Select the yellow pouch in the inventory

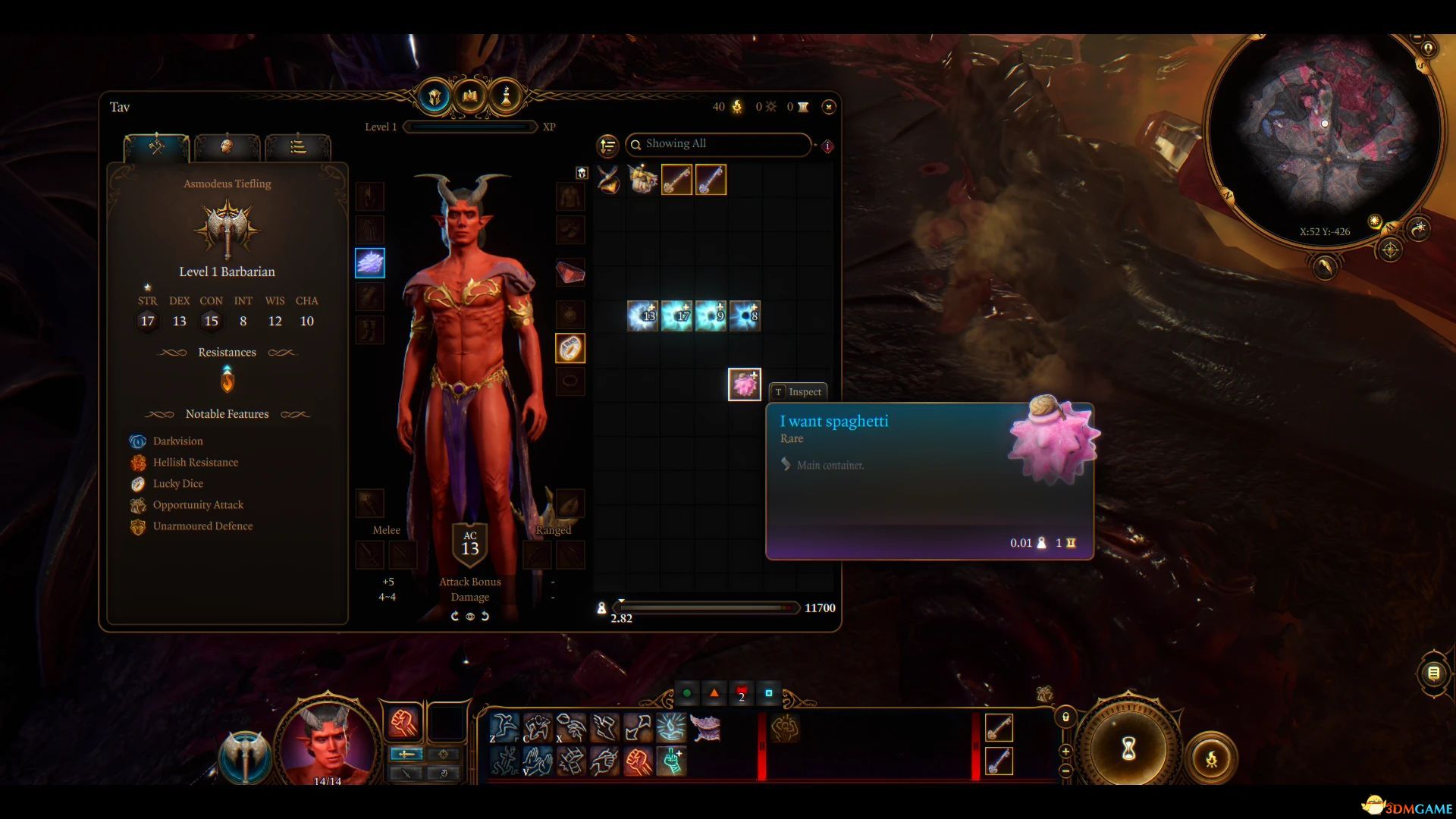click(x=643, y=180)
